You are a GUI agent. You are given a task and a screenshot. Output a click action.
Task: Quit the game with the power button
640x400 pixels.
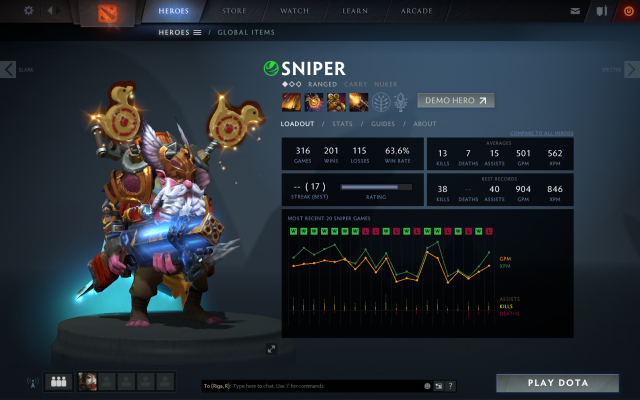(x=628, y=11)
